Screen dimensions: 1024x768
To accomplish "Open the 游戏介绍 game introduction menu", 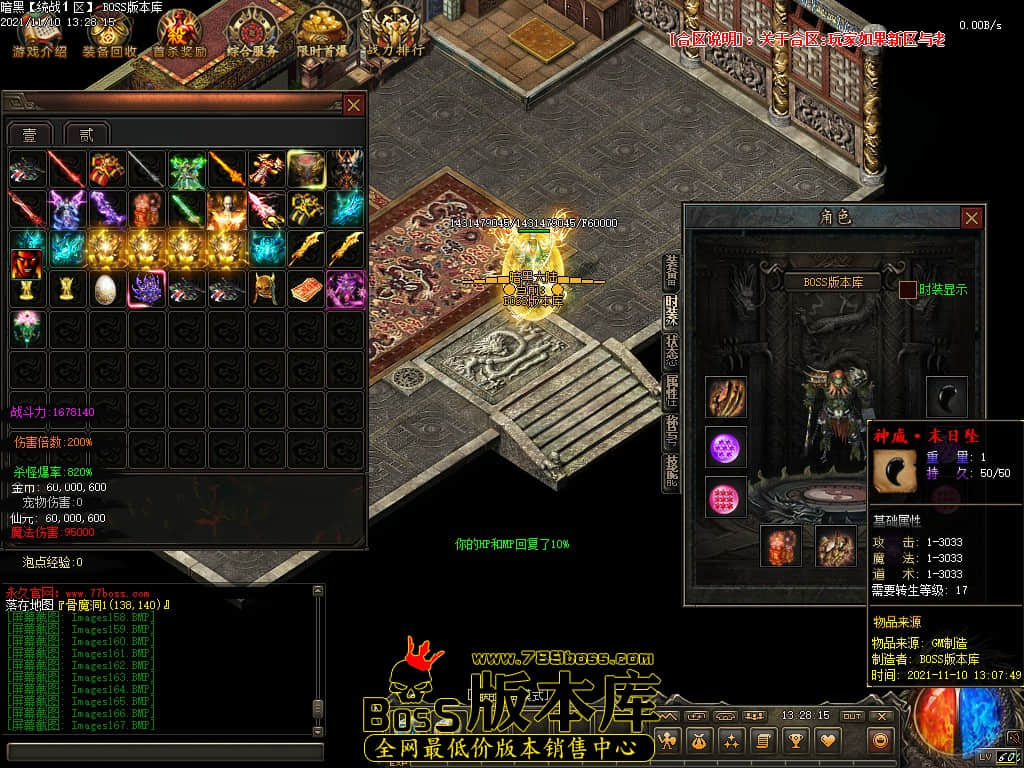I will [40, 33].
